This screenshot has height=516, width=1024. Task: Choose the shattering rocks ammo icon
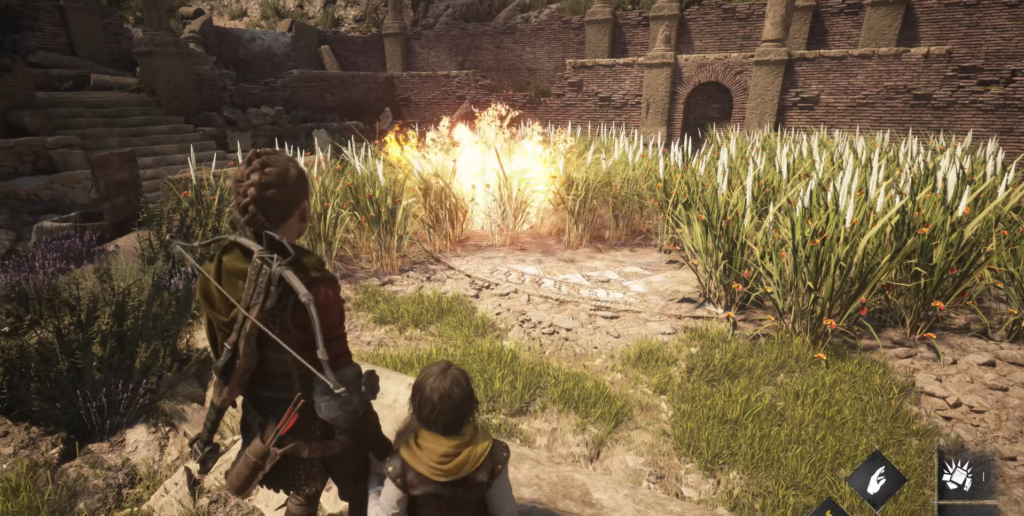960,476
